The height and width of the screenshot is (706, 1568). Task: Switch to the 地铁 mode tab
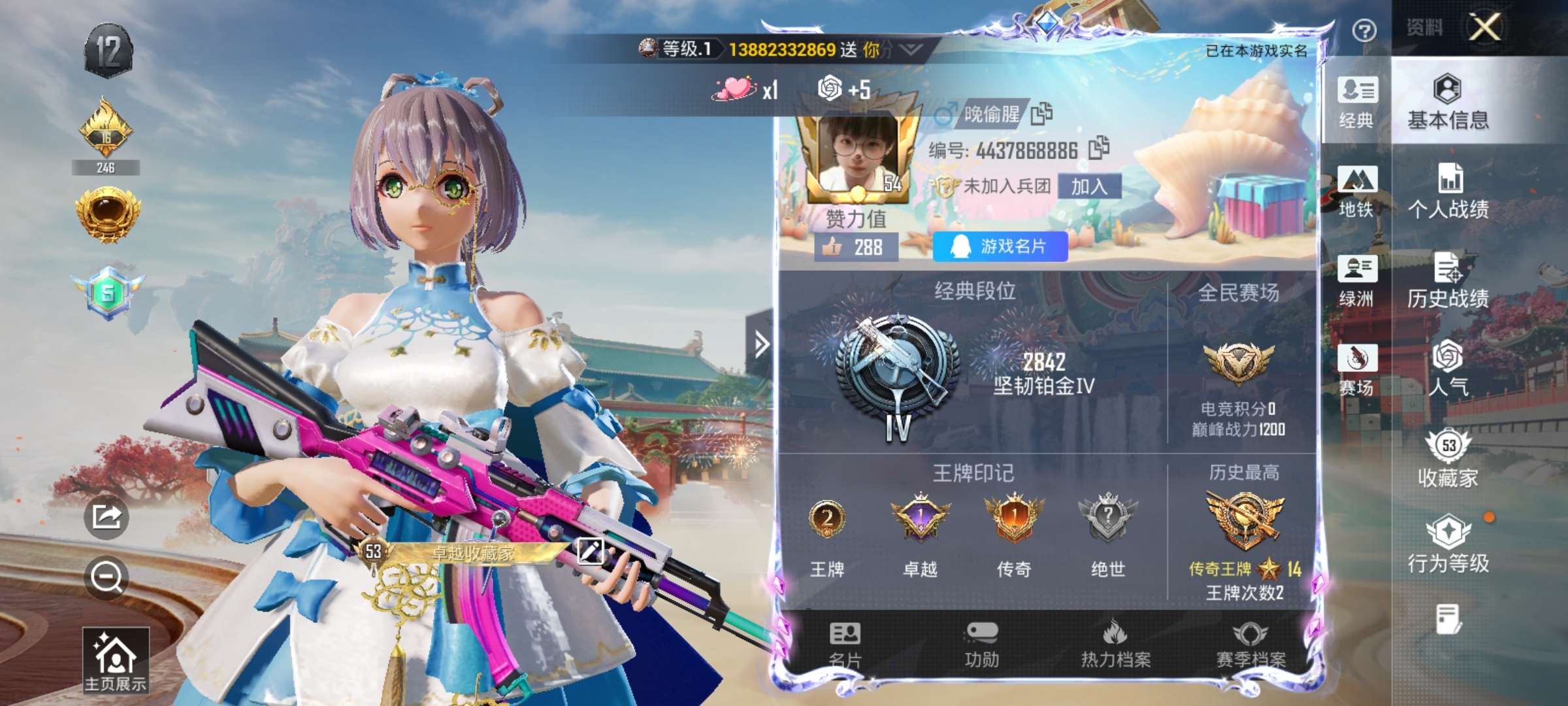point(1357,192)
